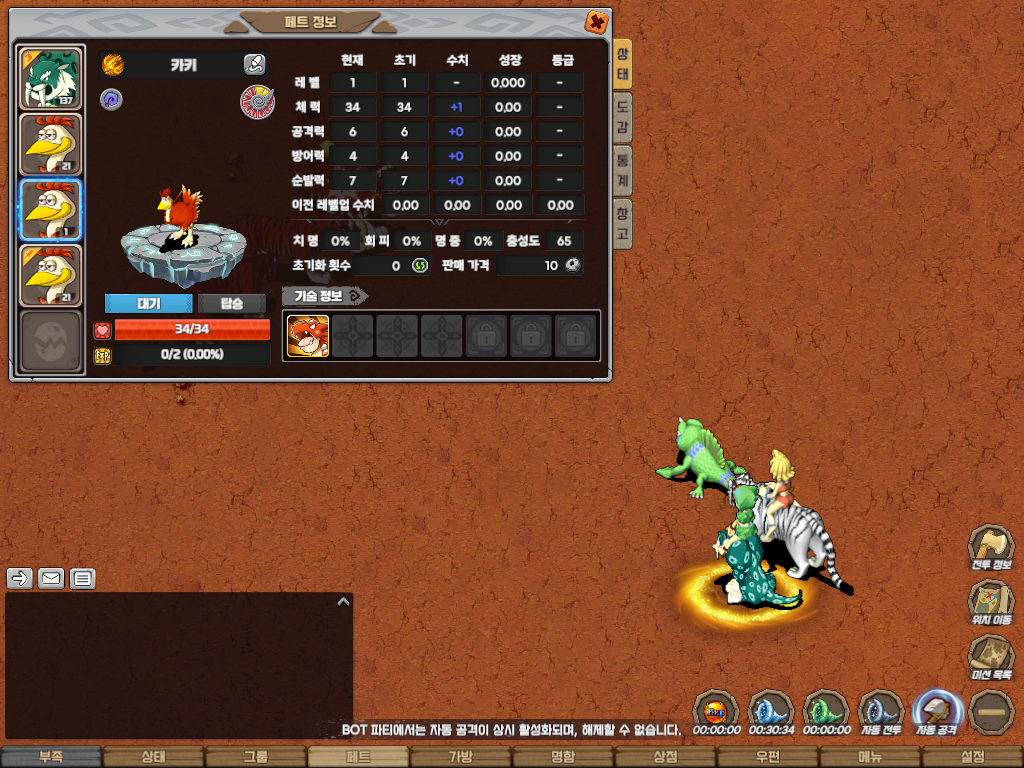Open the 상점 shop from bottom bar
This screenshot has width=1024, height=768.
665,757
